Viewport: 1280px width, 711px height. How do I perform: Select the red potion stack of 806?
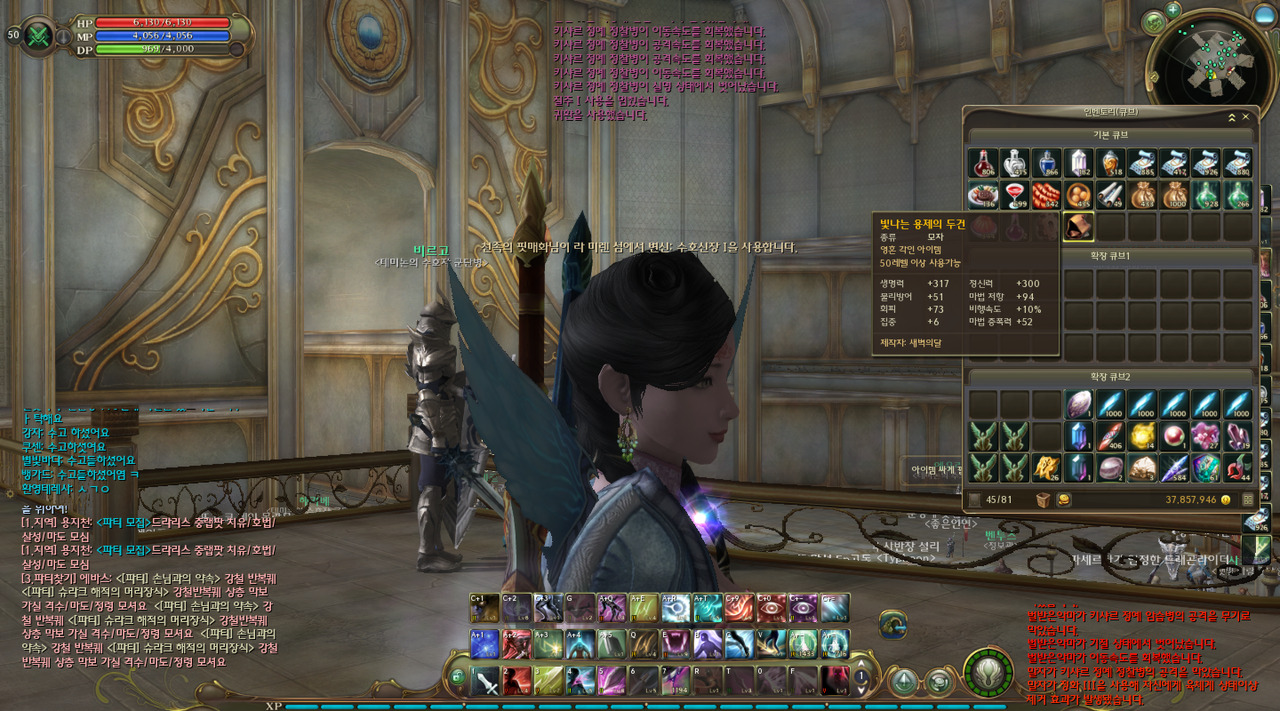click(983, 164)
